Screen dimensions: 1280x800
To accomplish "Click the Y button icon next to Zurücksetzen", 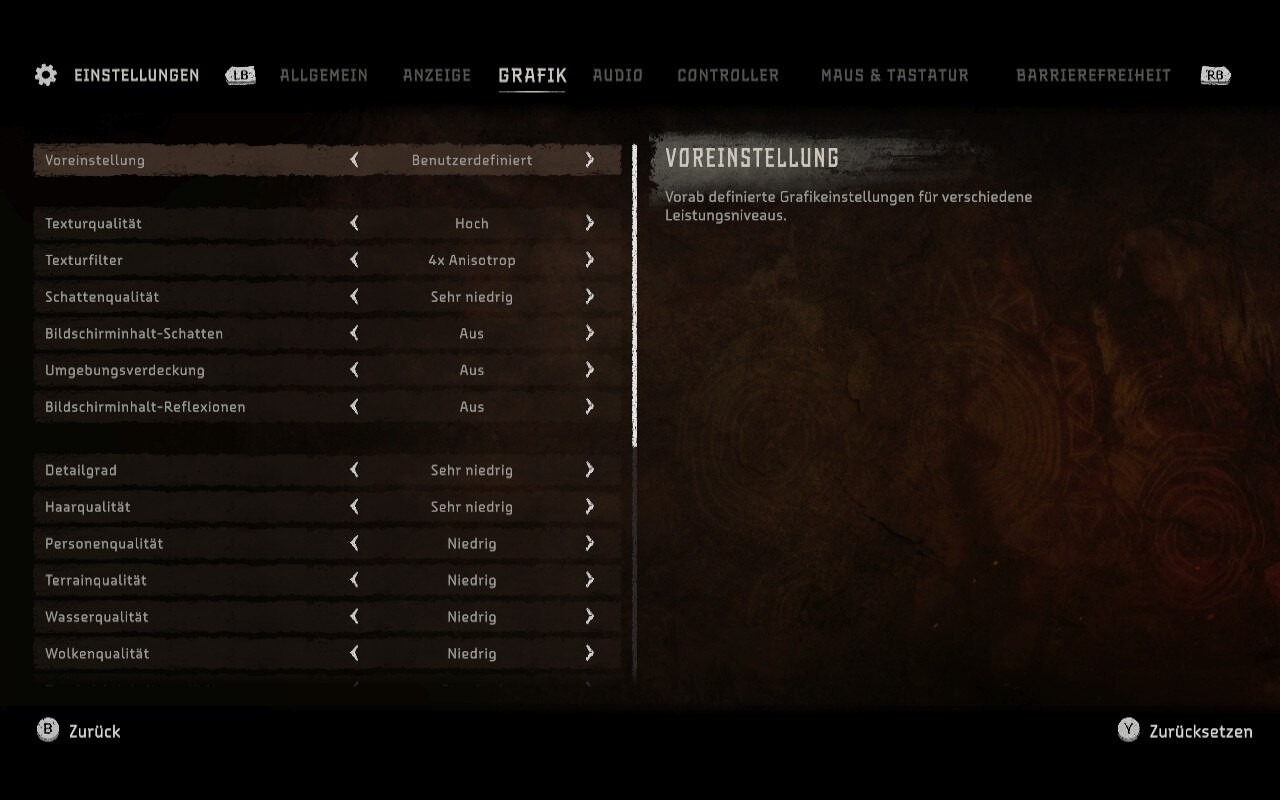I will (x=1127, y=731).
